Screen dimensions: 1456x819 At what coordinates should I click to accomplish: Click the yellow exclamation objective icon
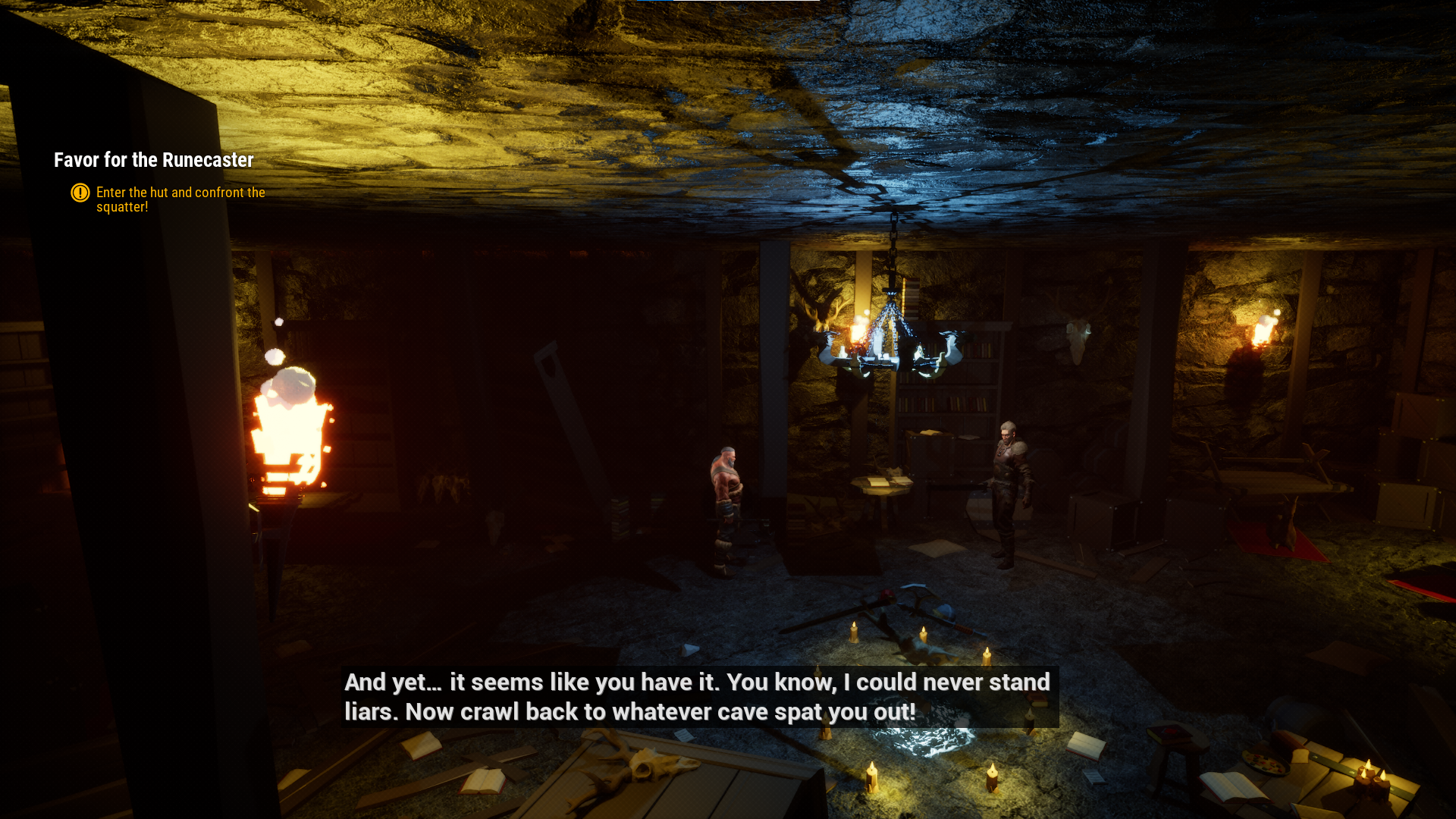click(x=80, y=193)
